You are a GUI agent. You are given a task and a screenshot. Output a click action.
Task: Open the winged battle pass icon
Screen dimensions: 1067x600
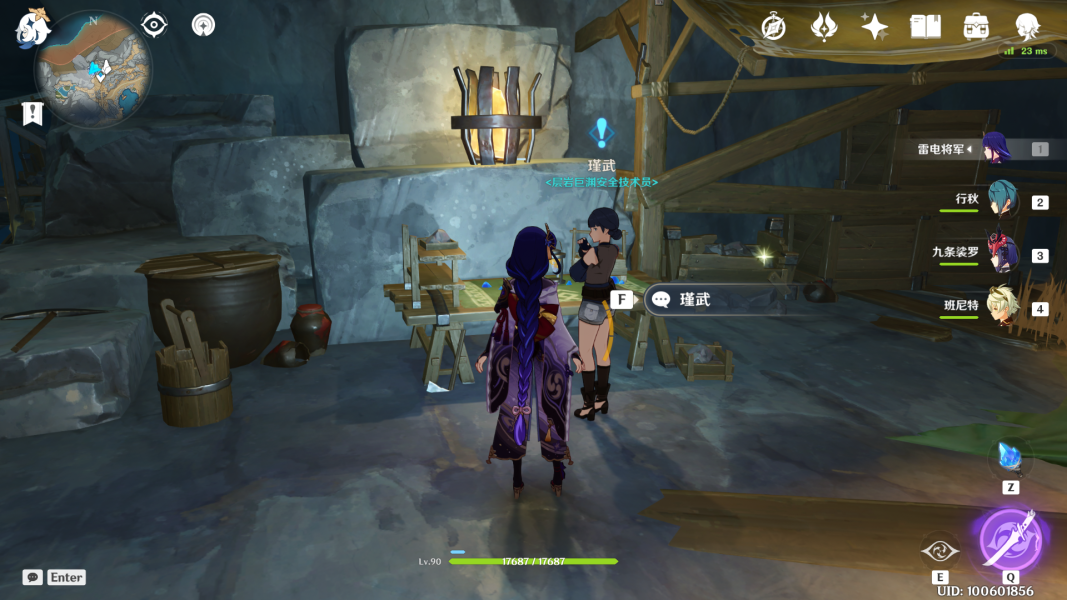[x=824, y=27]
